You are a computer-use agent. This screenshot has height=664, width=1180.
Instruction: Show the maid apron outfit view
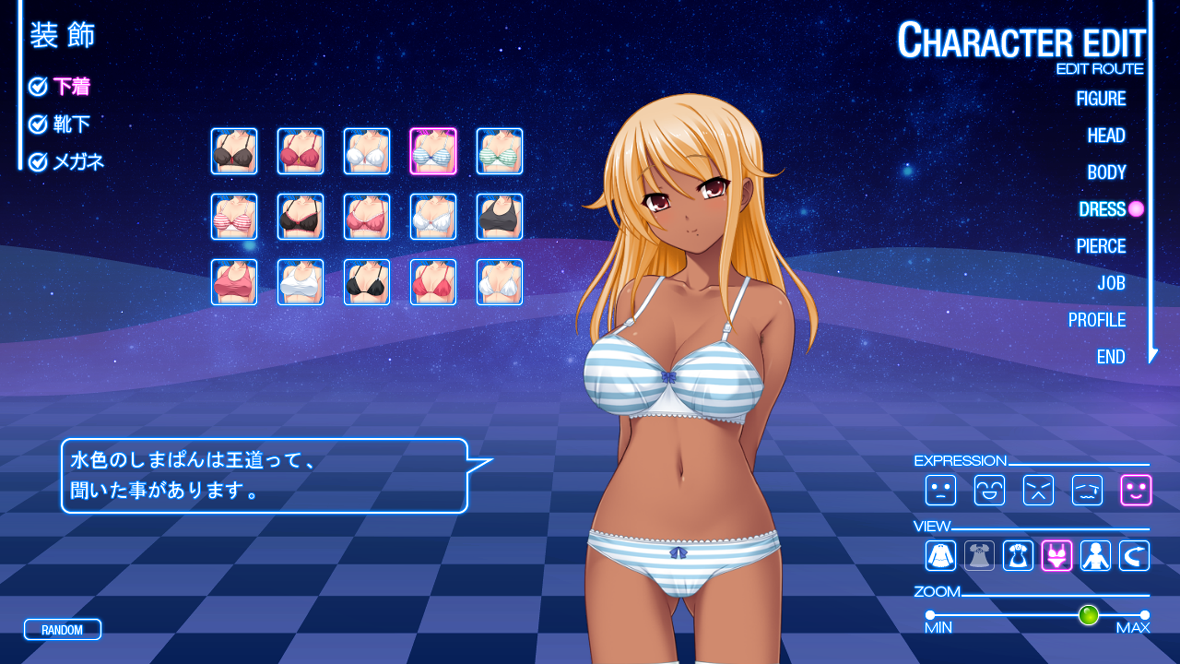[1018, 556]
